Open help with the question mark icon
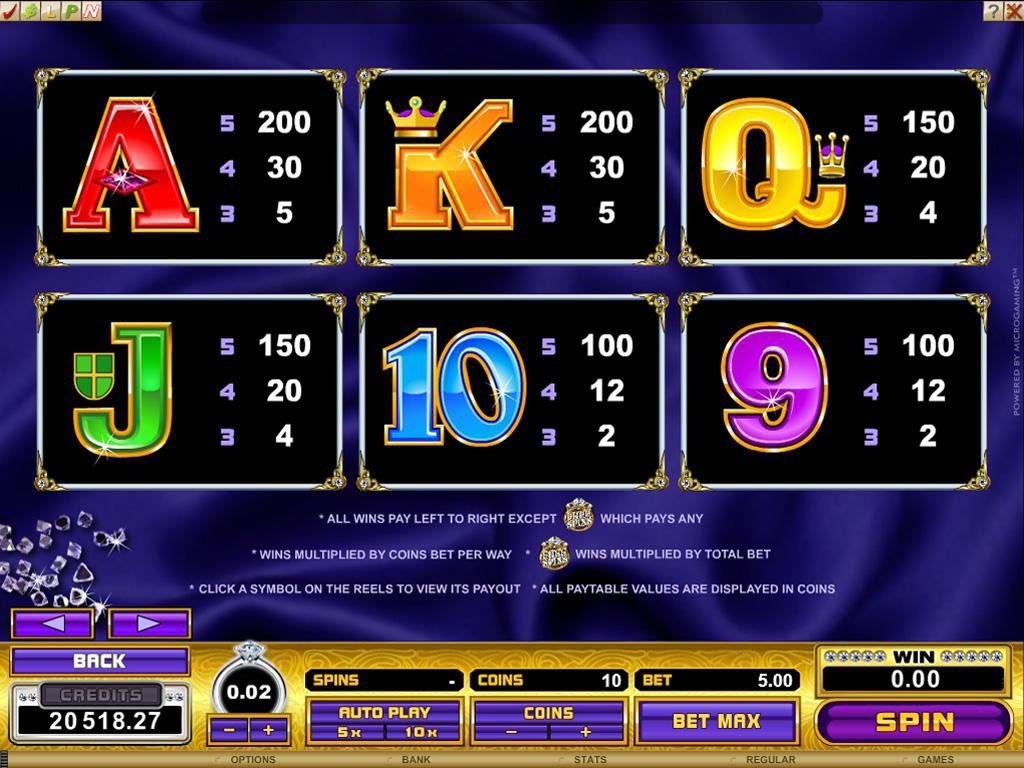The width and height of the screenshot is (1024, 768). [991, 11]
